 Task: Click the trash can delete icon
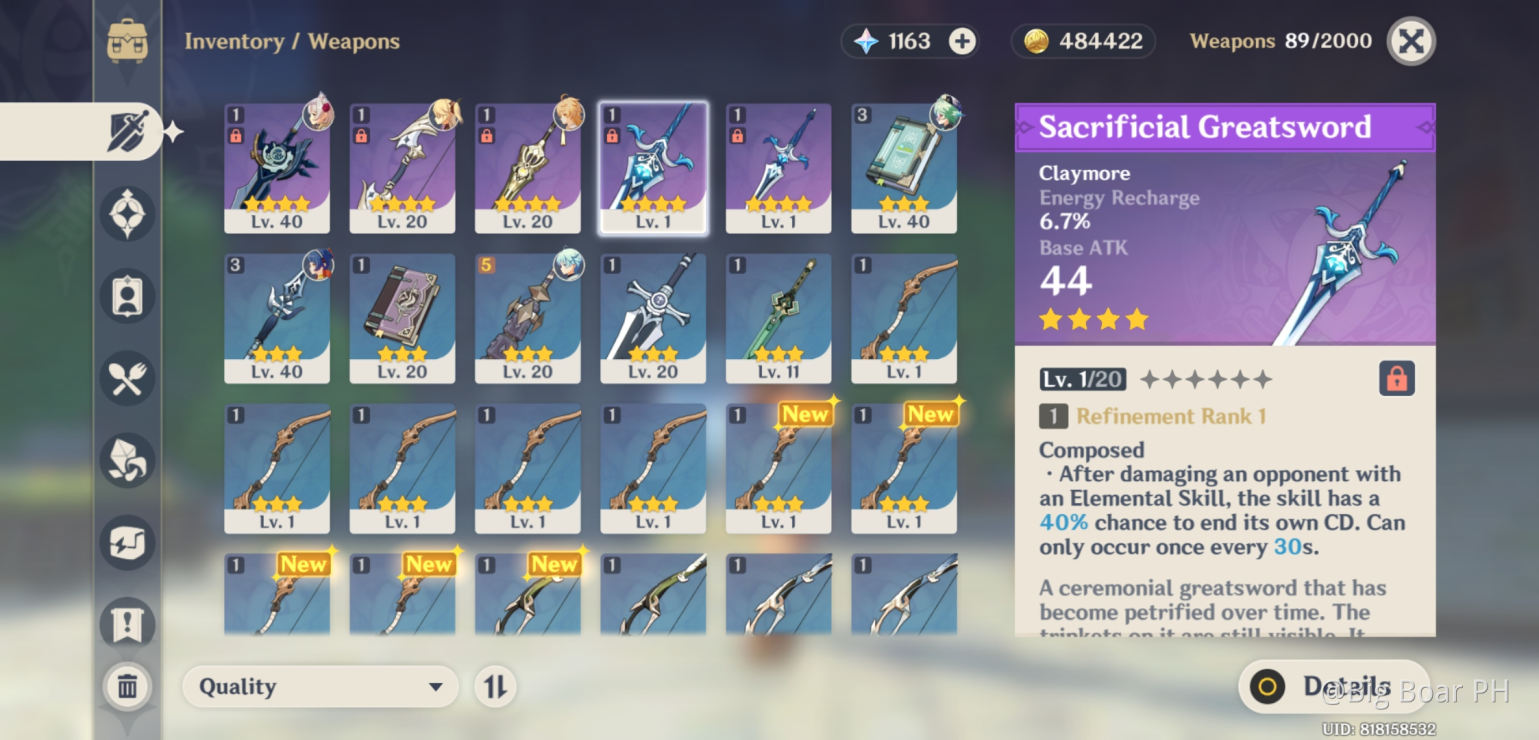[127, 686]
